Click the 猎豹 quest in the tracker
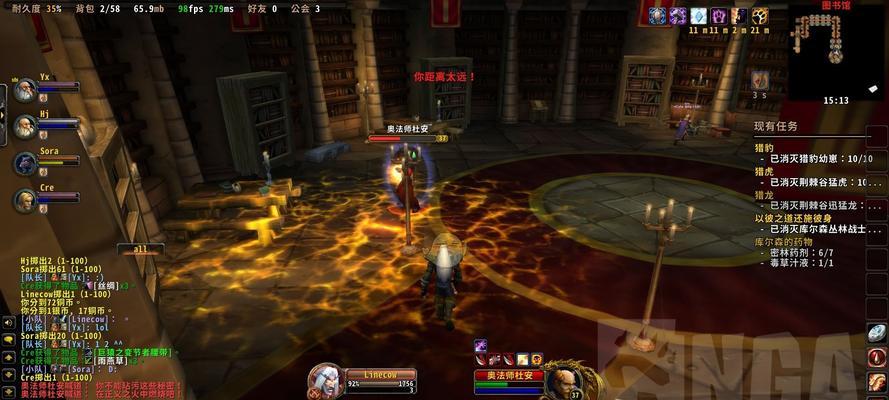The image size is (889, 400). (x=764, y=147)
